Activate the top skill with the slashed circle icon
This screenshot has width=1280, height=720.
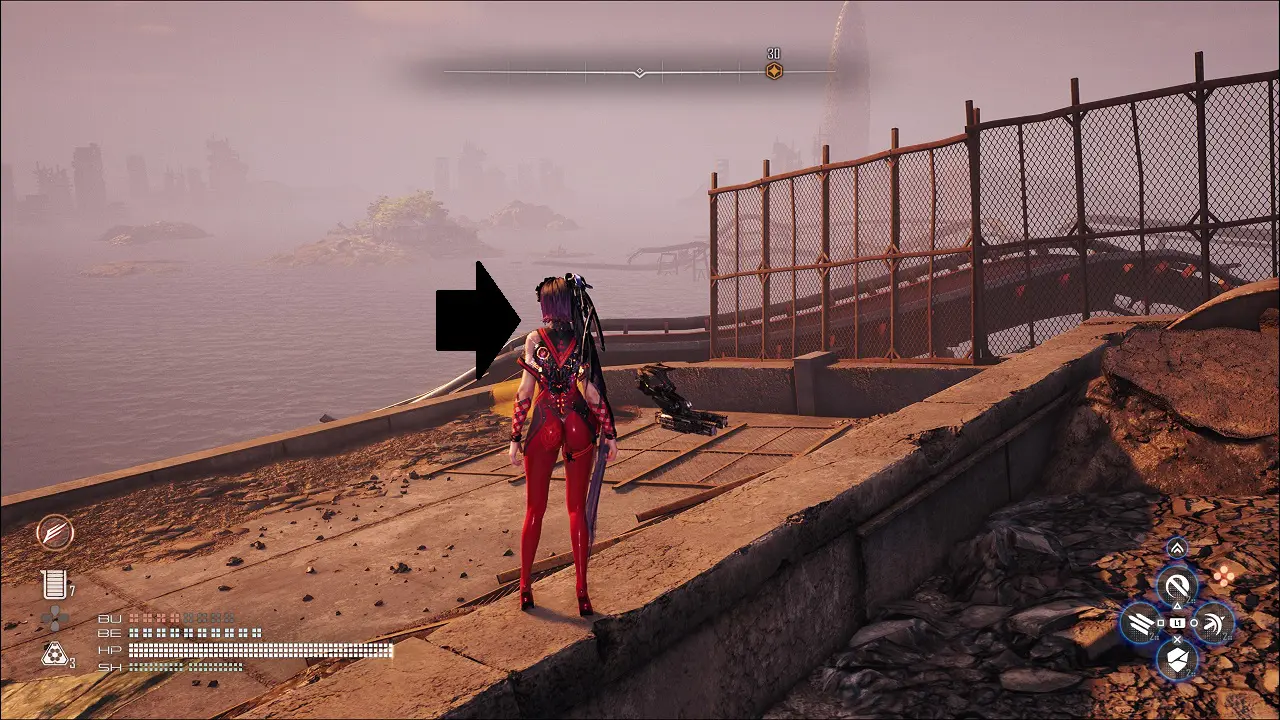(x=1177, y=586)
